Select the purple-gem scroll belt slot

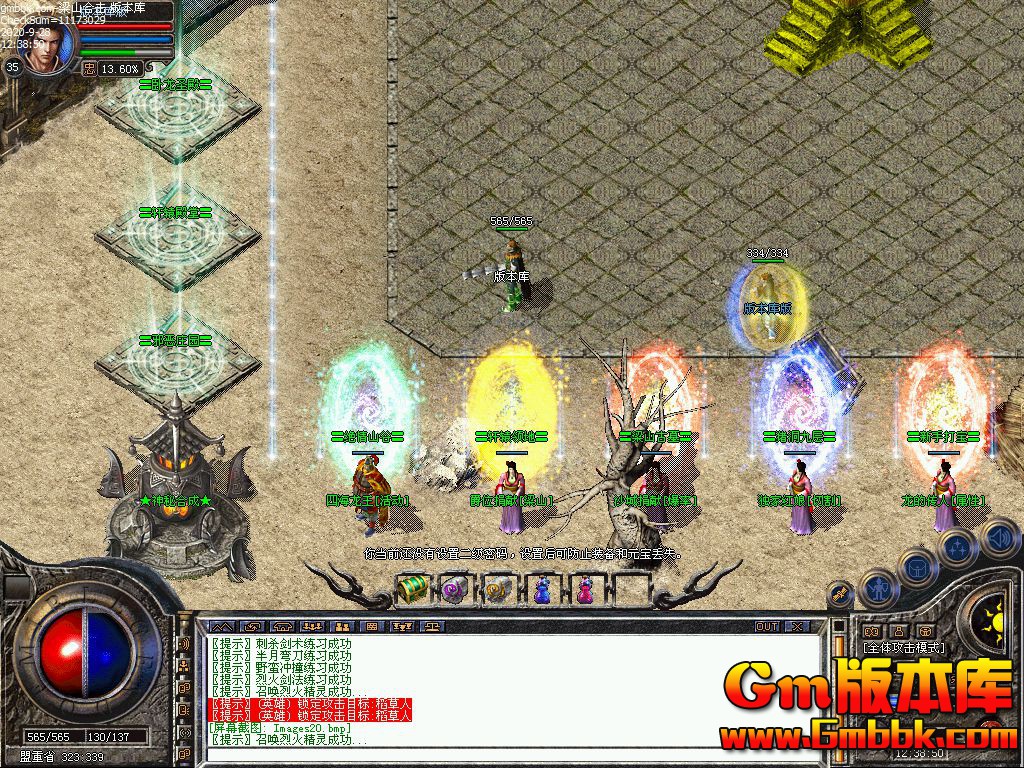click(455, 590)
